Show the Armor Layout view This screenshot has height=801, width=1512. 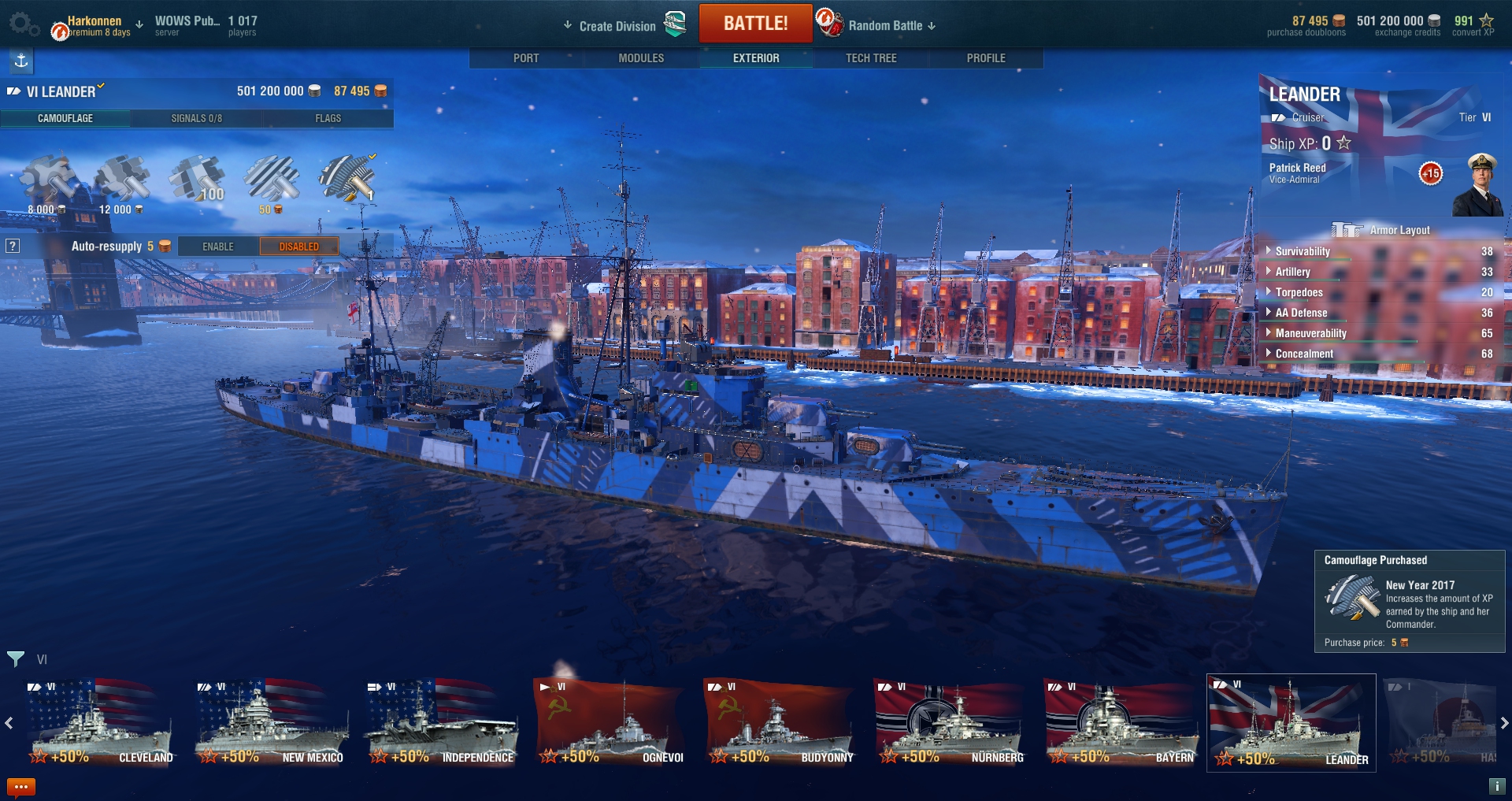pos(1382,230)
